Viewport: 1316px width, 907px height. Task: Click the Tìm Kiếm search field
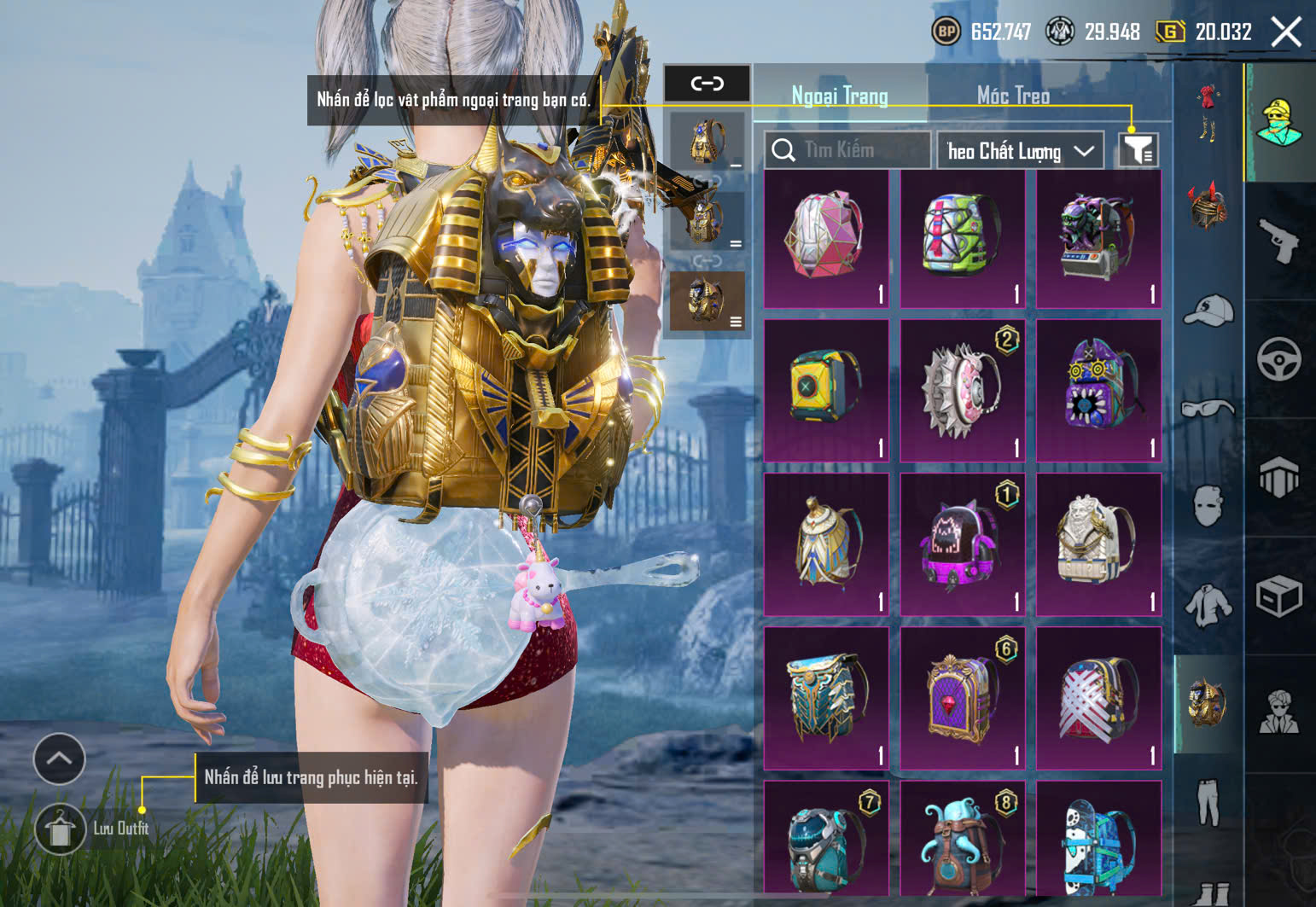tap(847, 150)
